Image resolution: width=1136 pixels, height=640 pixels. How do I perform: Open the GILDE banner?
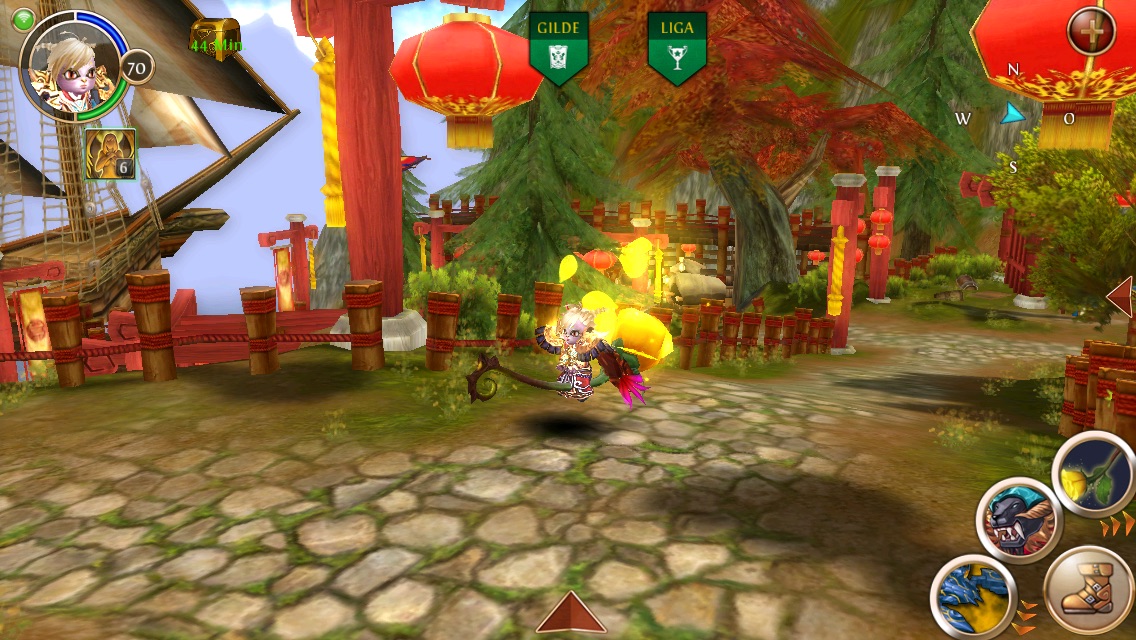click(x=558, y=47)
